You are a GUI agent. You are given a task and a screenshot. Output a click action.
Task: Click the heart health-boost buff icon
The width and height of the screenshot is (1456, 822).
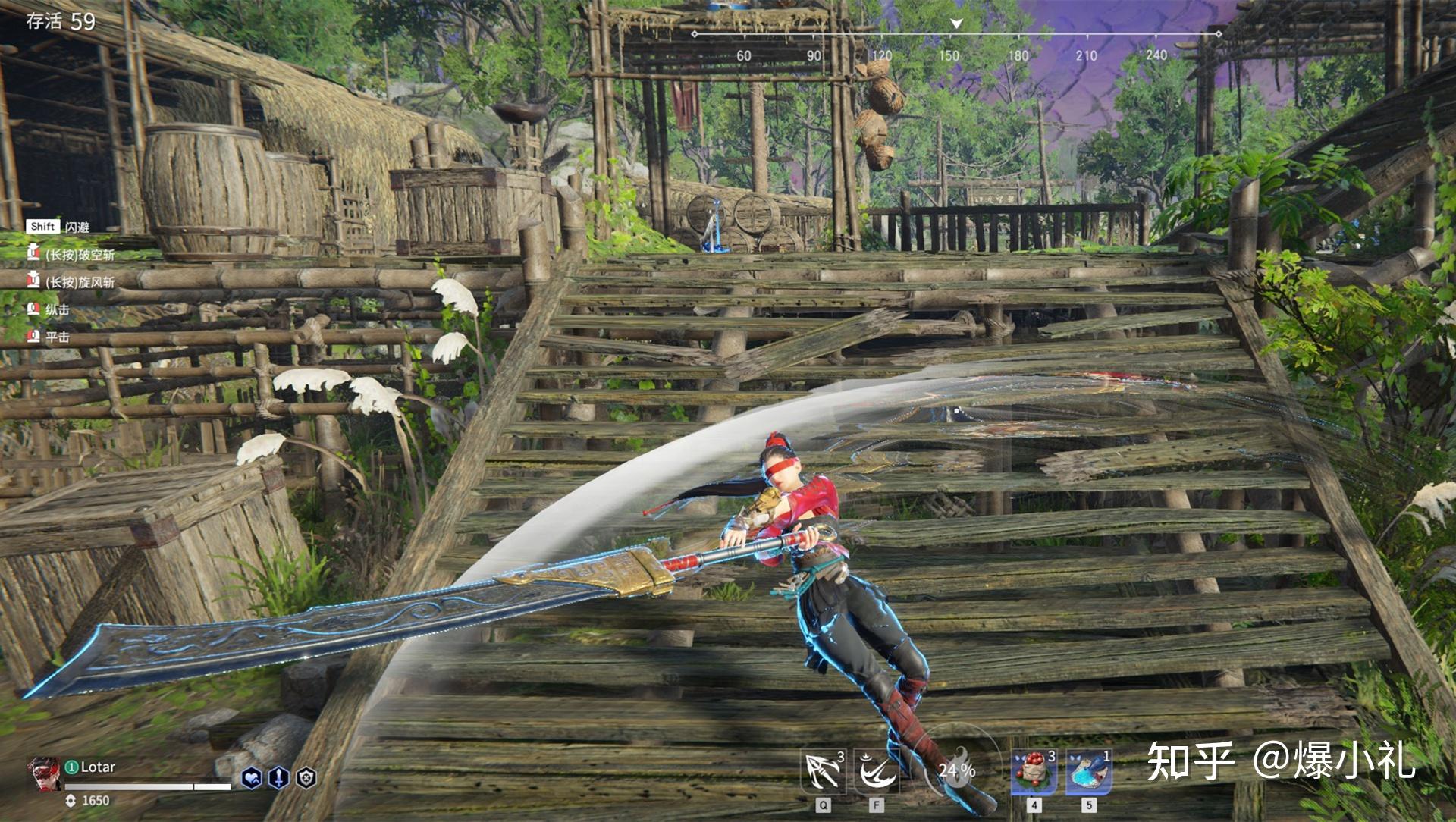click(252, 777)
